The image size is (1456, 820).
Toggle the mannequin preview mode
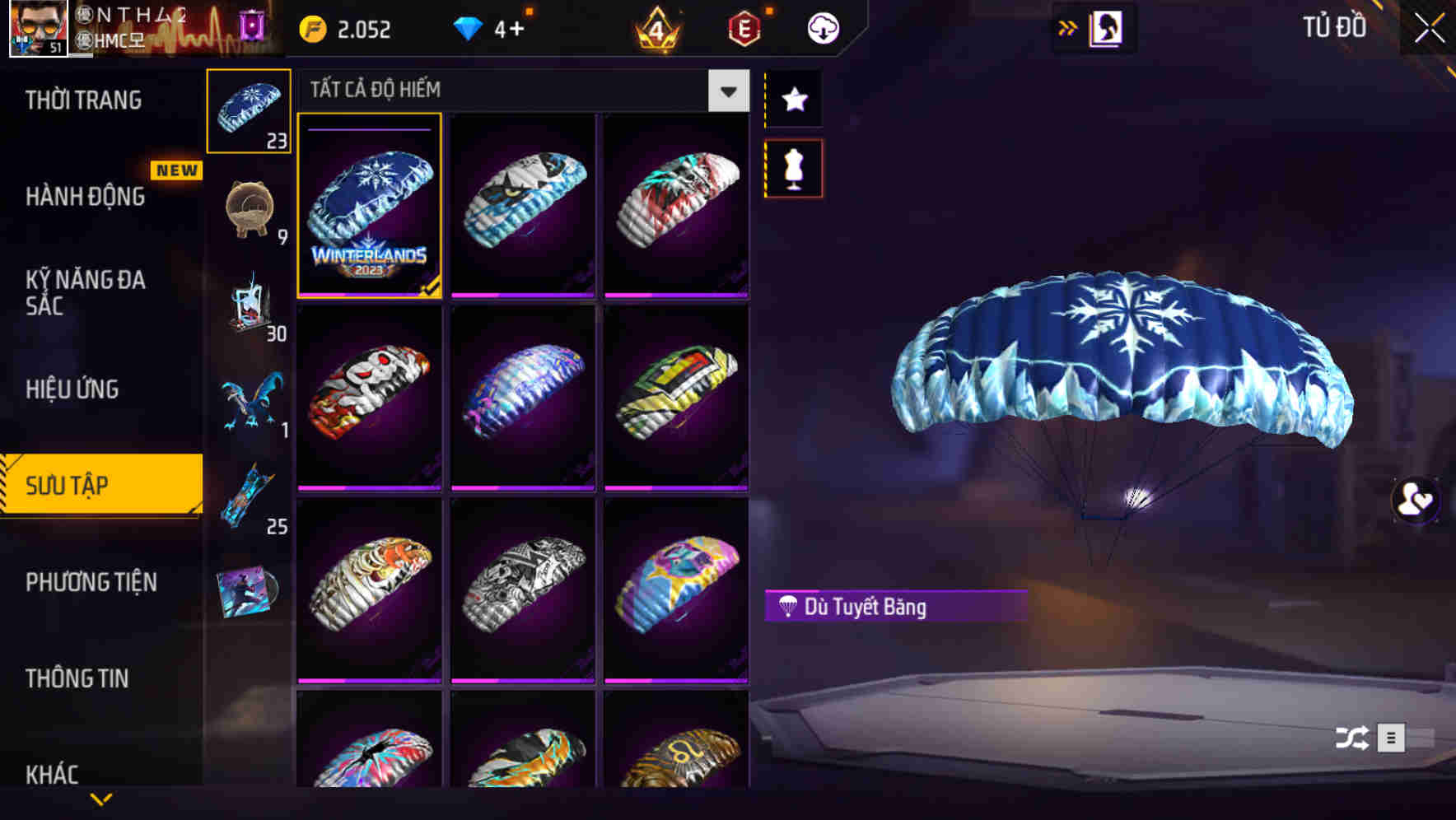(793, 167)
